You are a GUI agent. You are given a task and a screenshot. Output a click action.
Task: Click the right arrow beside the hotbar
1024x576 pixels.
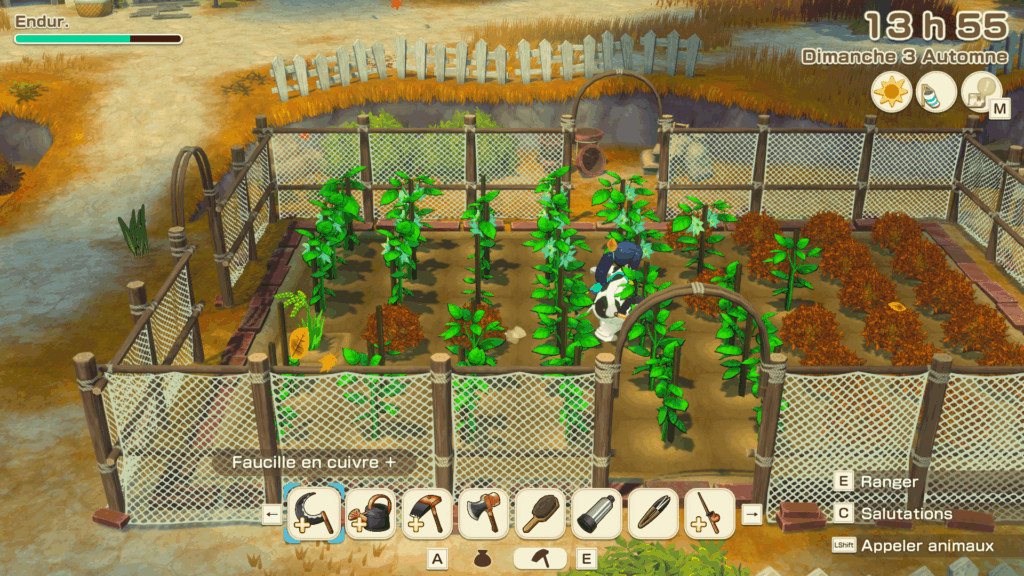coord(752,515)
